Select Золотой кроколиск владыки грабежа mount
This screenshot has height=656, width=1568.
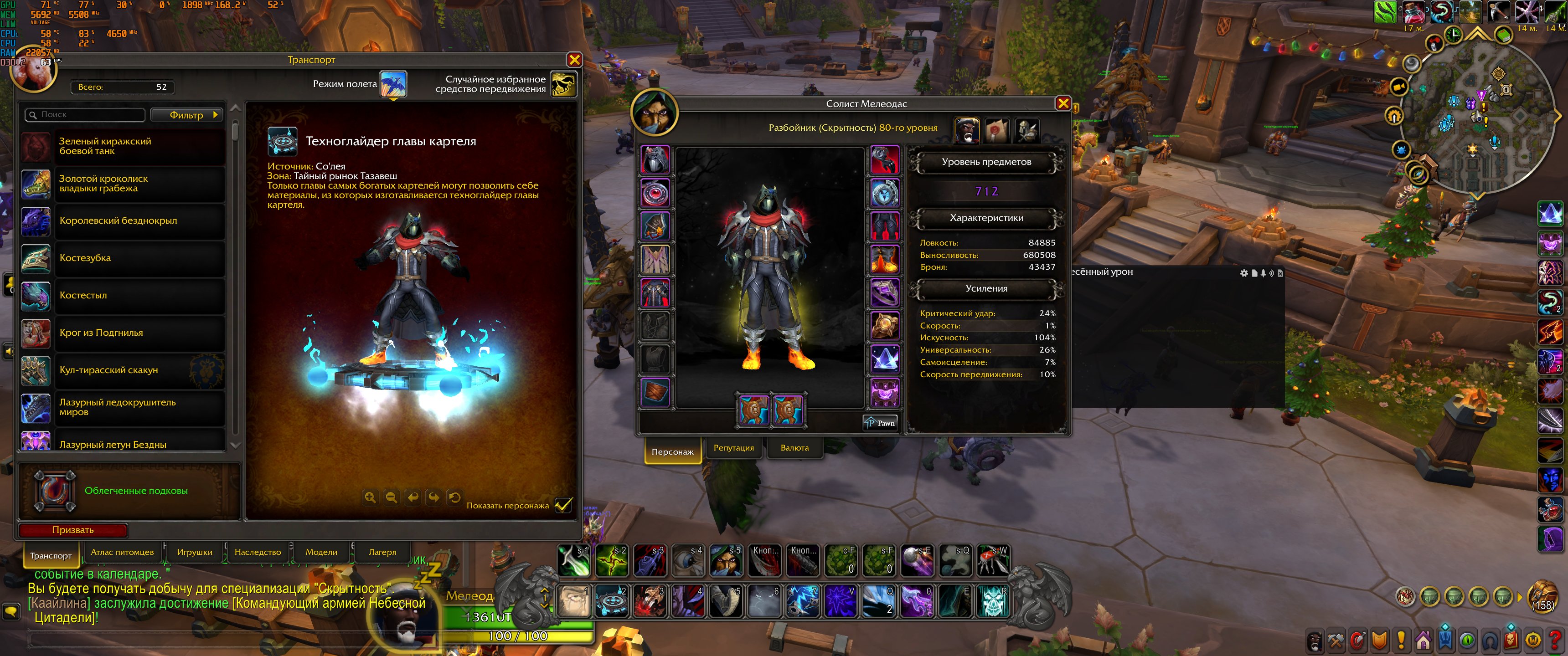122,184
